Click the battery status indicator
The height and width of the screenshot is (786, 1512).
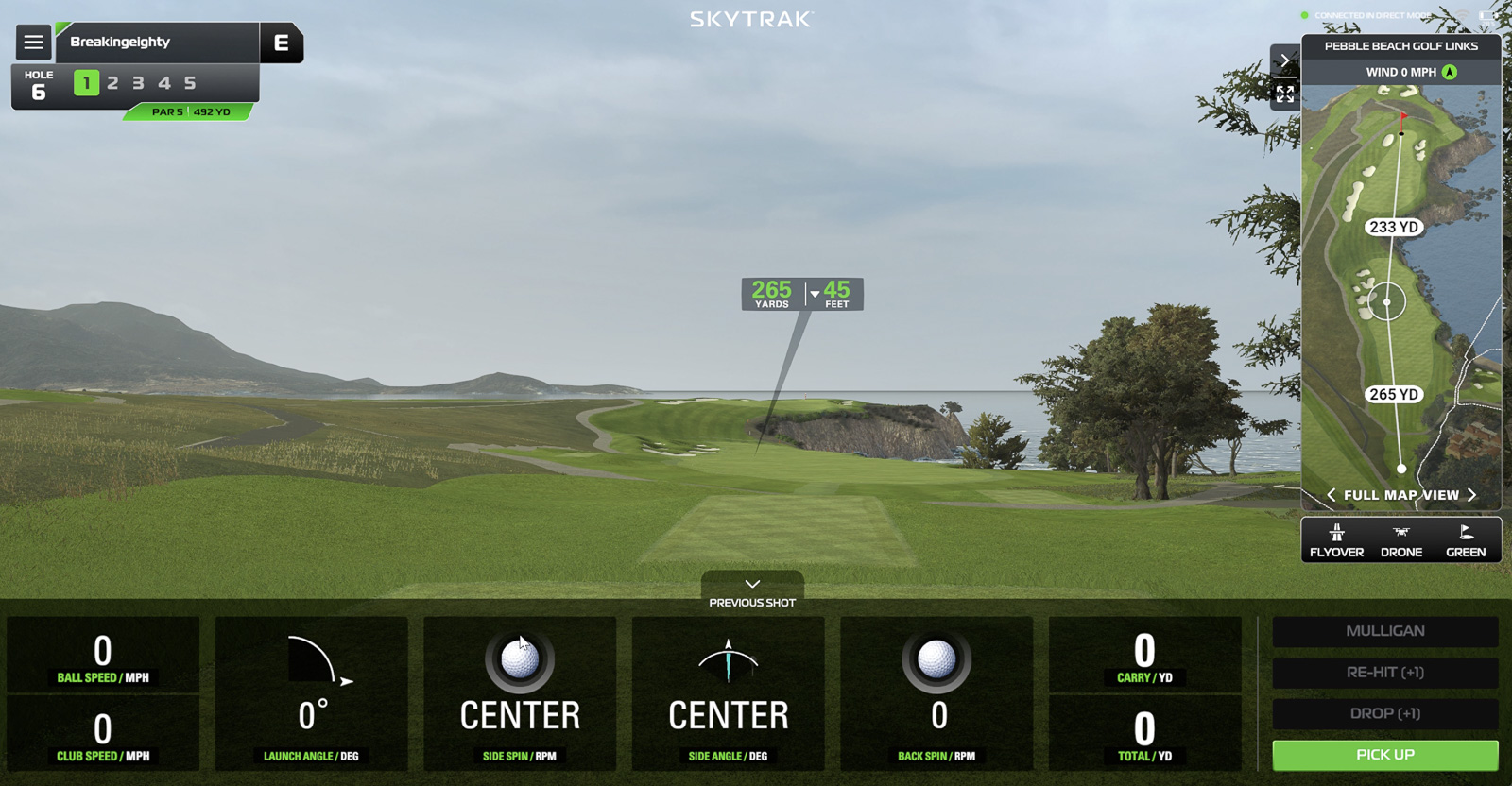pos(1486,15)
